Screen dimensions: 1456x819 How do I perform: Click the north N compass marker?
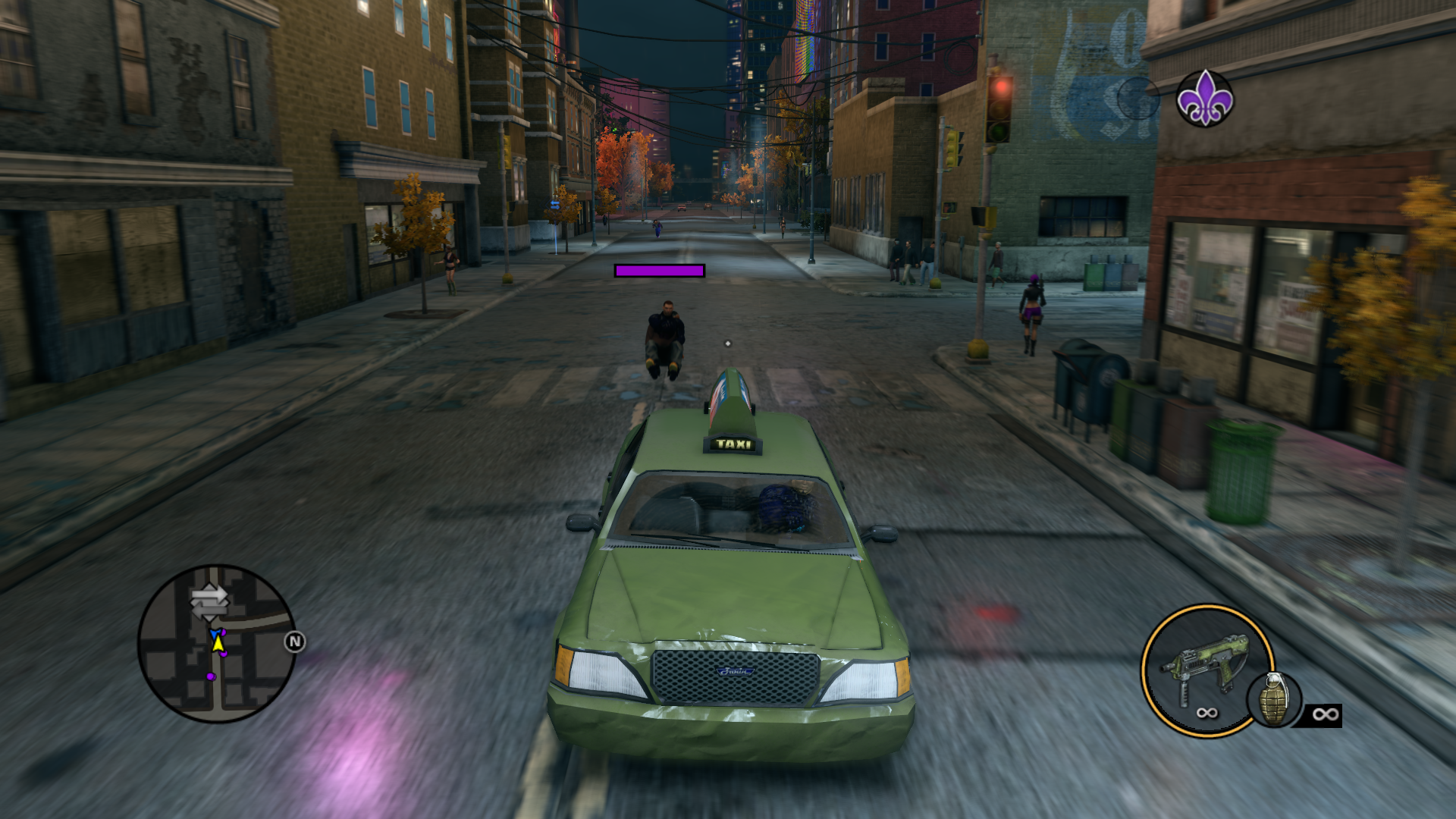click(294, 642)
